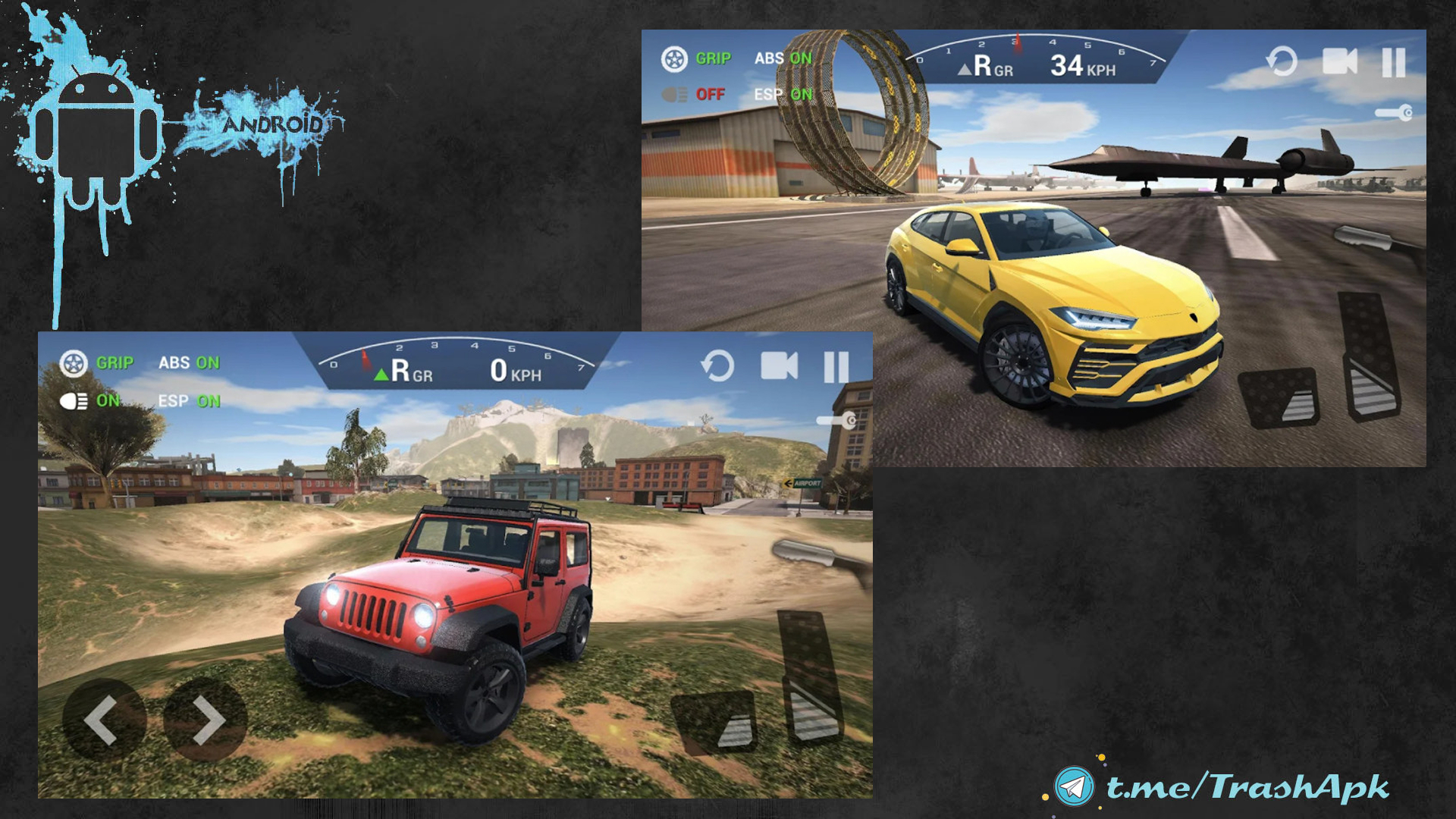Steer right with the right arrow button
The image size is (1456, 819).
(x=206, y=719)
